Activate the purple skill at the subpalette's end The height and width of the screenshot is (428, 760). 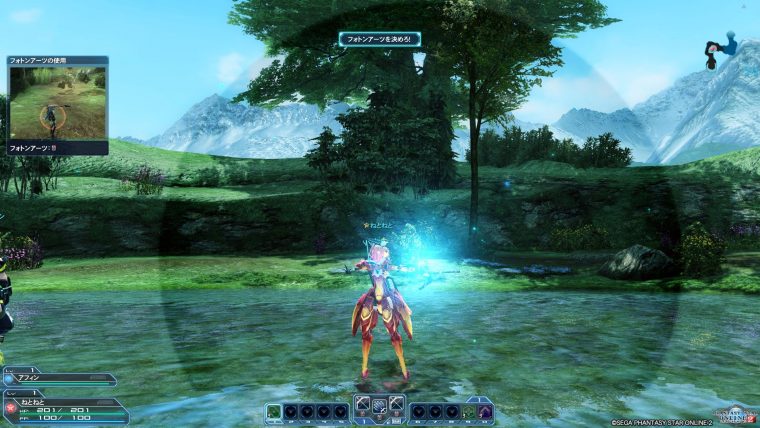point(486,411)
